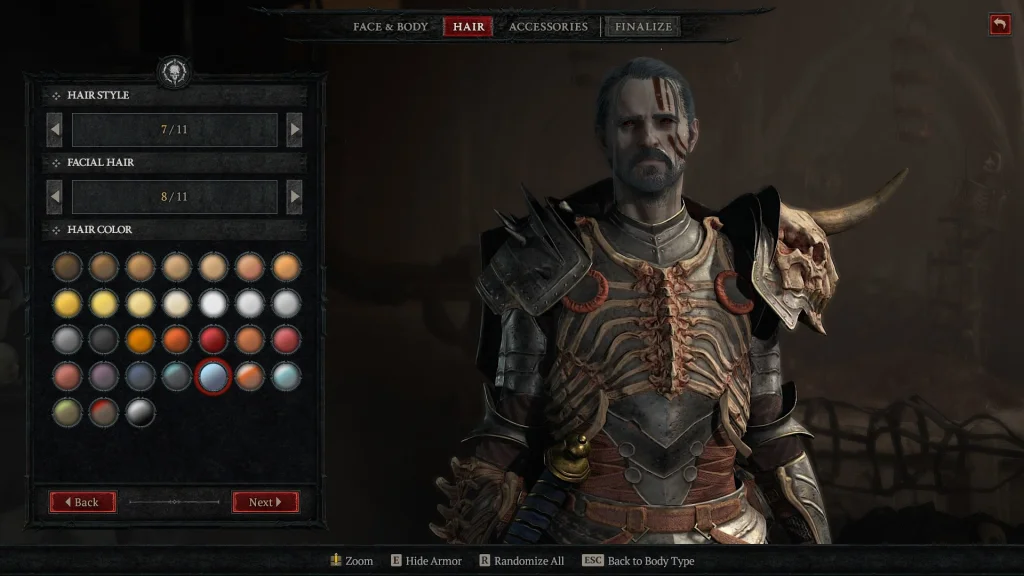Screen dimensions: 1024x576
Task: Choose the next hair style
Action: pyautogui.click(x=294, y=129)
